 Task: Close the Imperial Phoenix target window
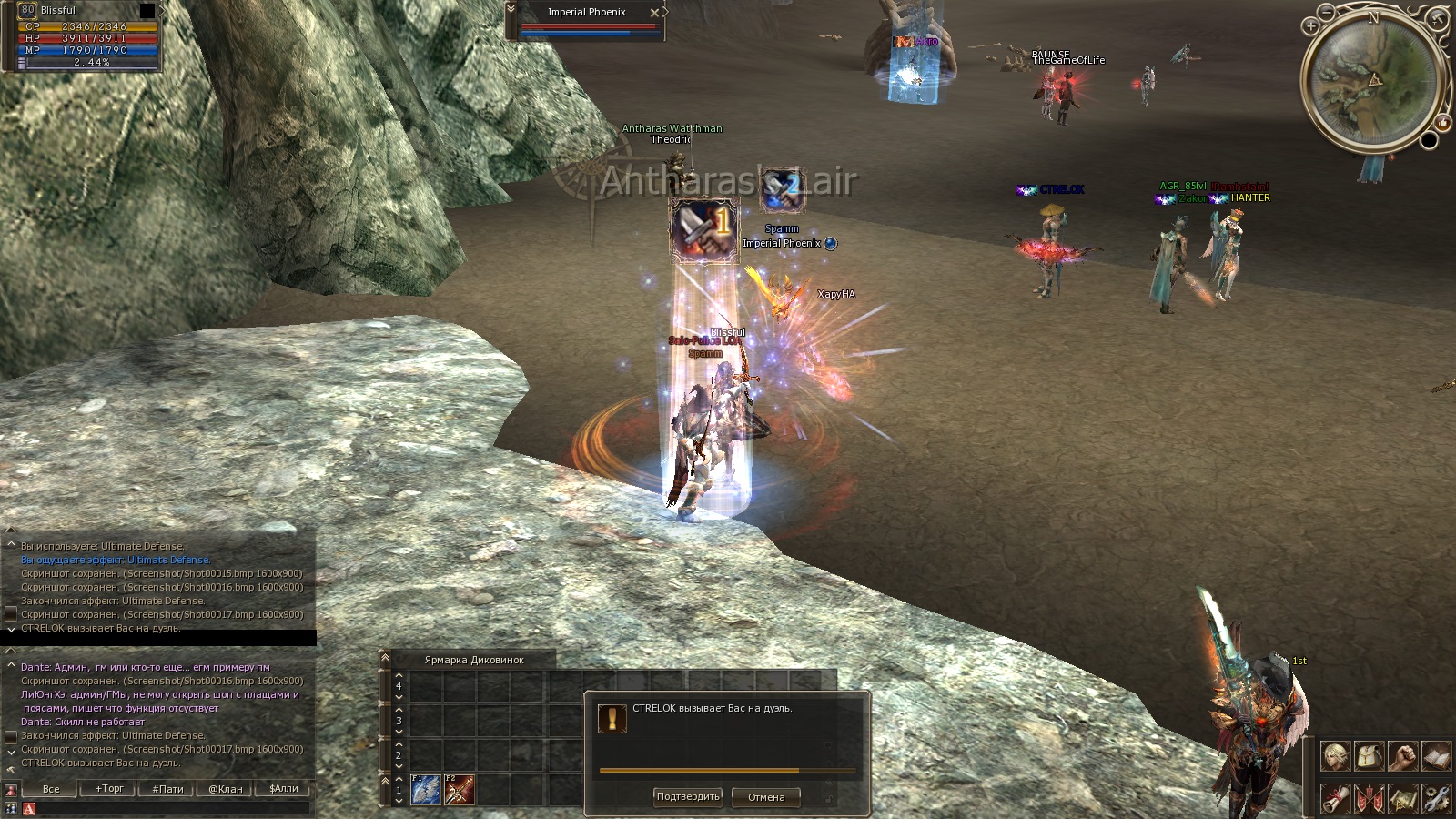pos(654,13)
